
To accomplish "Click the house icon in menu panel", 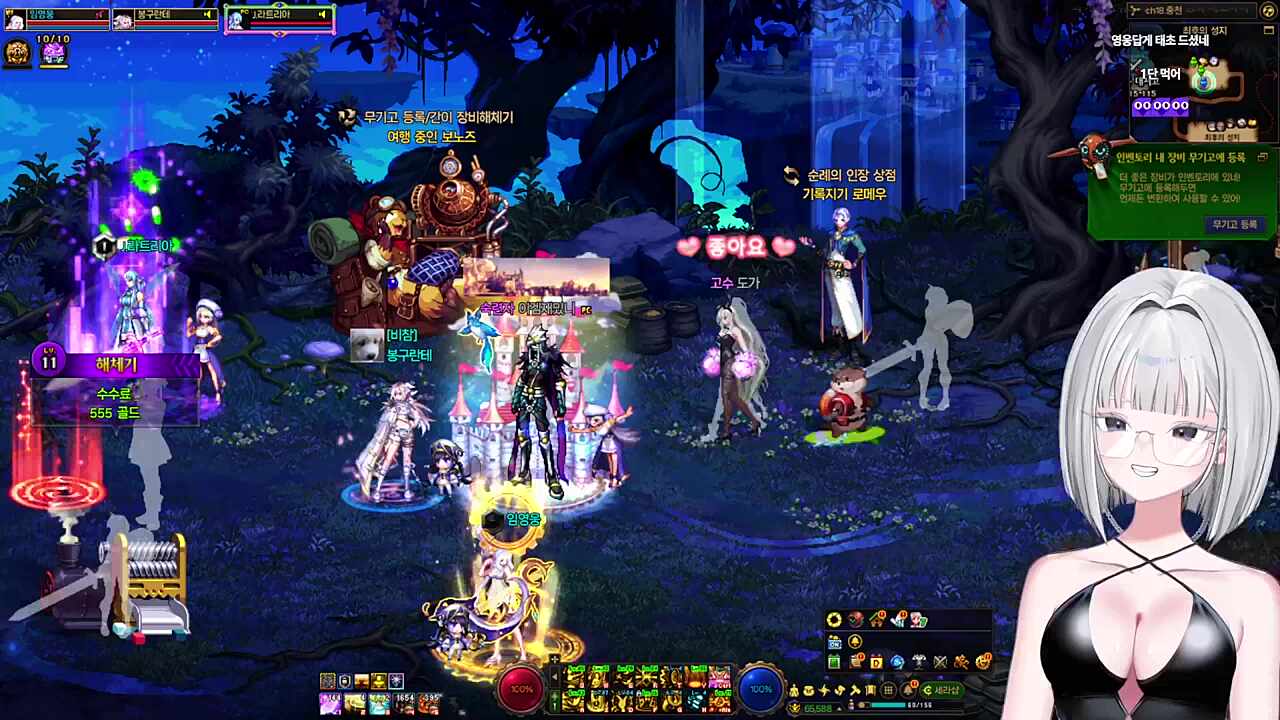I will (877, 620).
